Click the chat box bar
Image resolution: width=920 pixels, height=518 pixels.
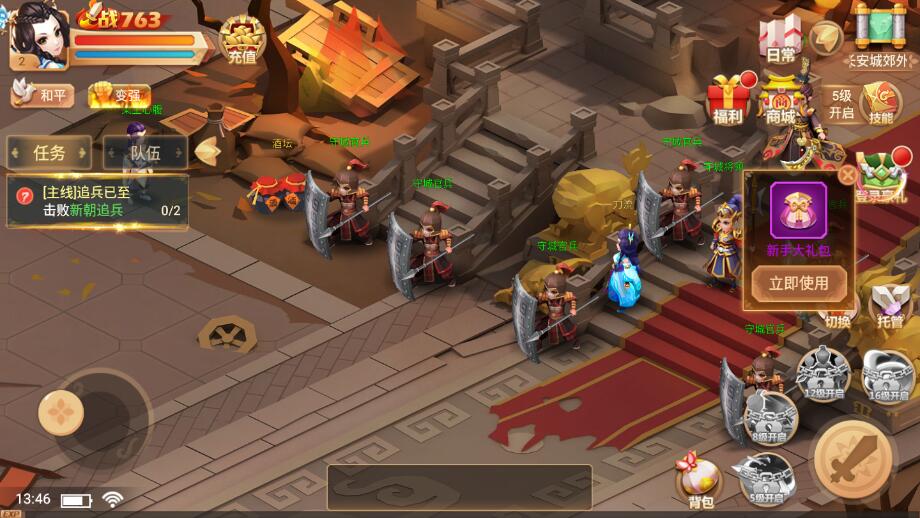click(x=459, y=487)
